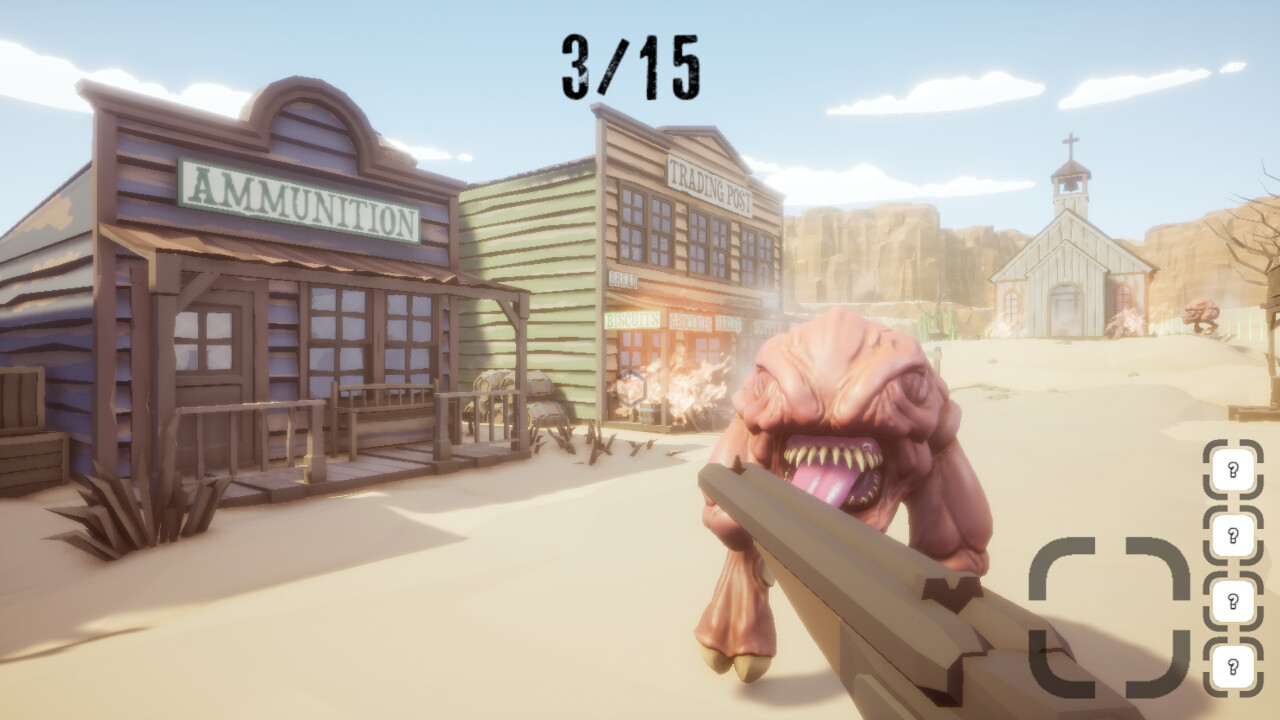Select the BAKERY sign label
The image size is (1280, 720).
[728, 322]
